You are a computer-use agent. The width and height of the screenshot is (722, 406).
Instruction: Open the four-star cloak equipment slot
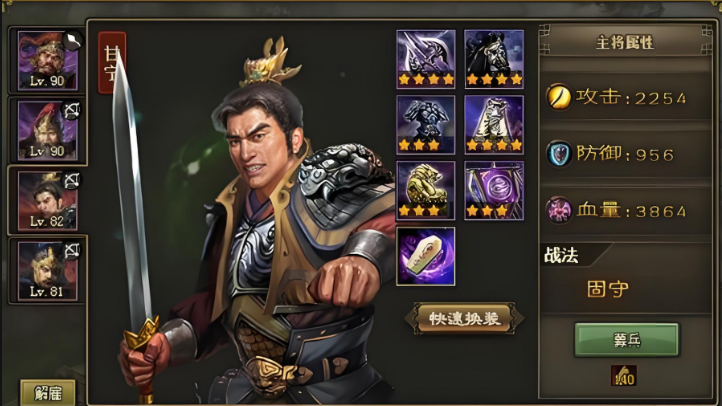click(x=494, y=125)
